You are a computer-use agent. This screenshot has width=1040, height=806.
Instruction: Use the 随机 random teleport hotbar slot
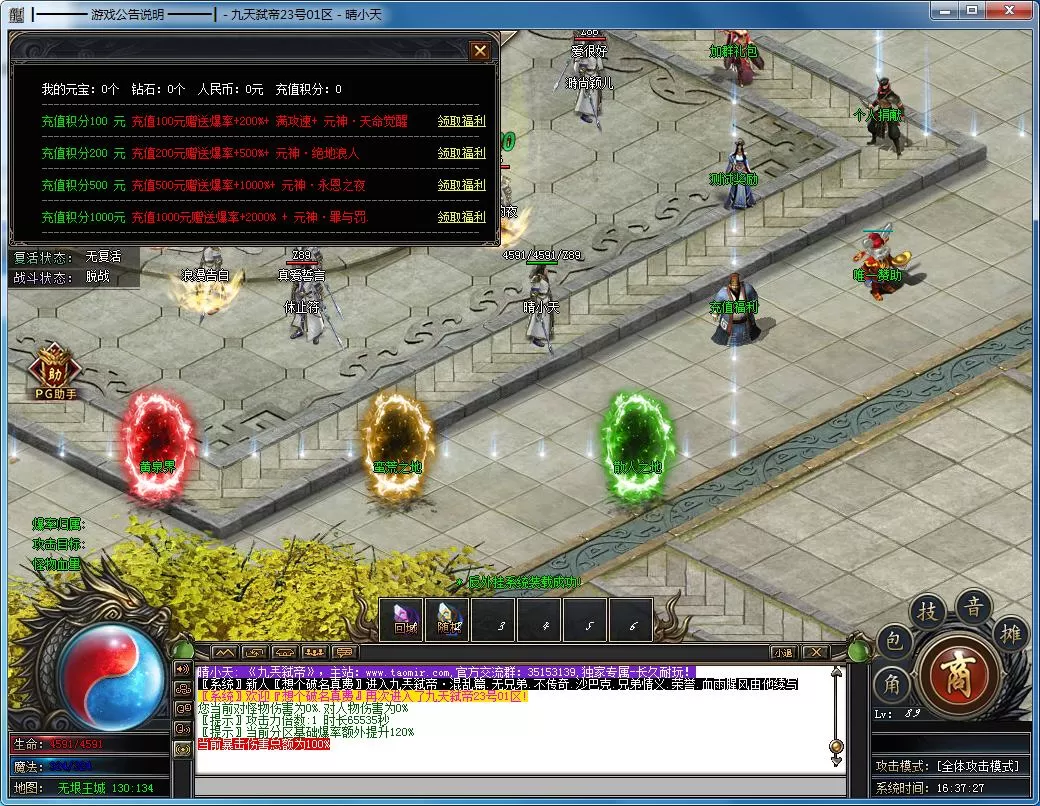(447, 620)
